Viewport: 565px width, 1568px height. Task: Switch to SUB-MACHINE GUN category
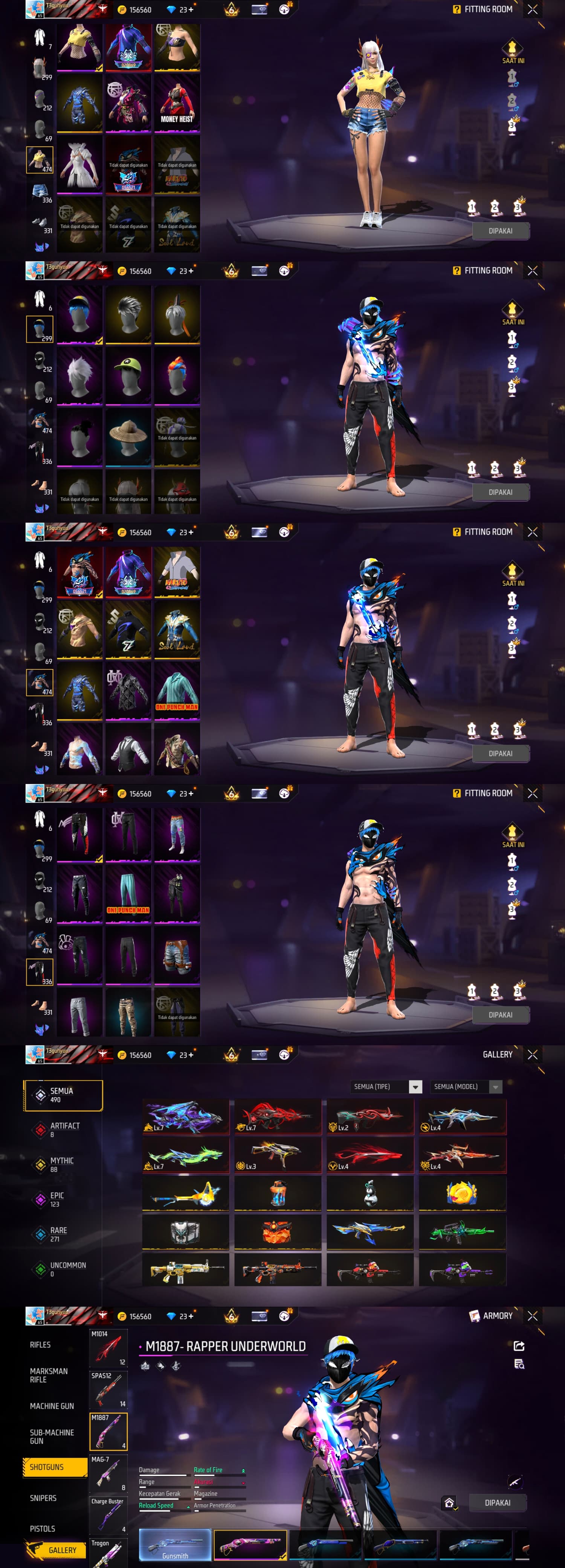(52, 1436)
